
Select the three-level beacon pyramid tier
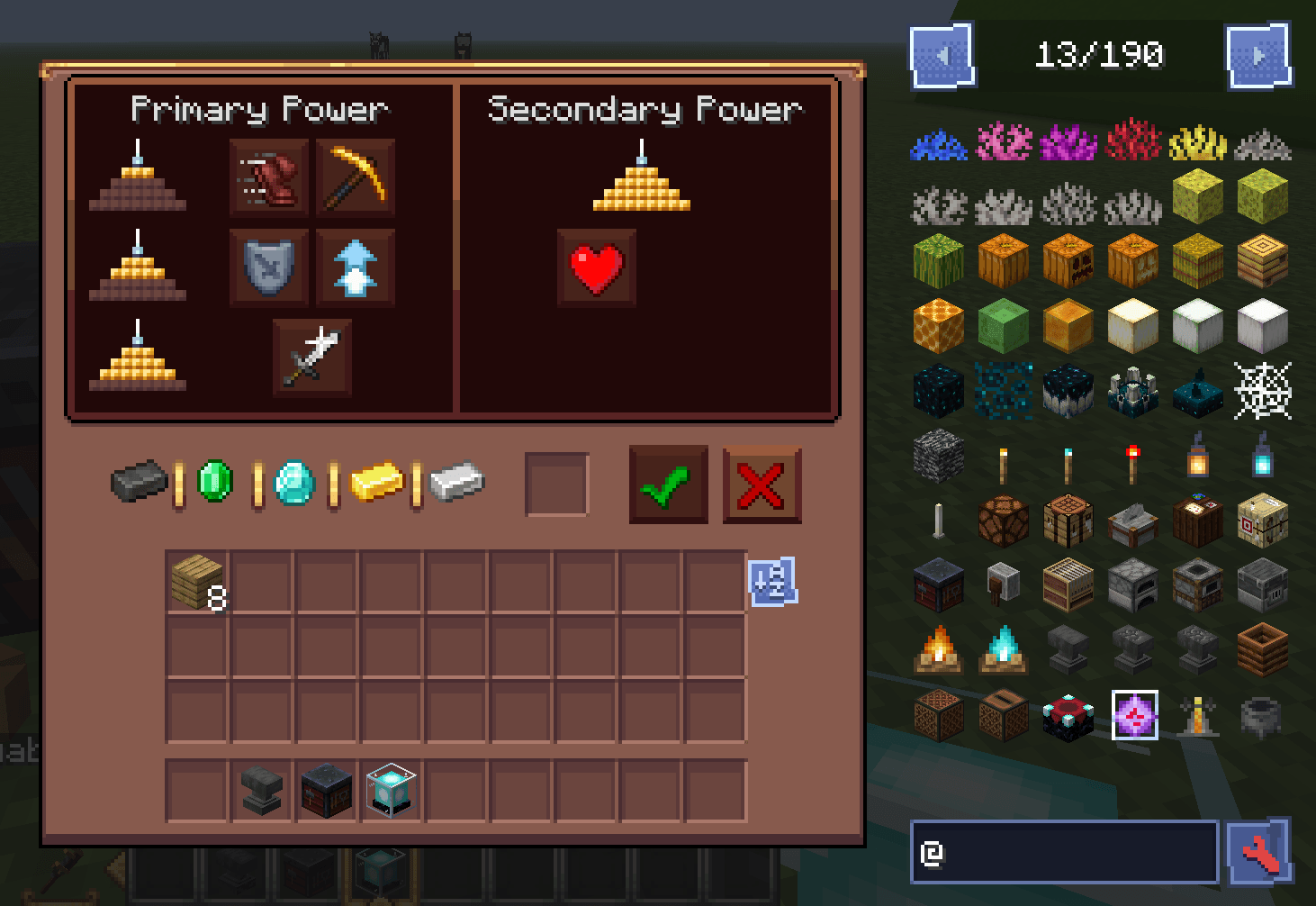pos(137,363)
